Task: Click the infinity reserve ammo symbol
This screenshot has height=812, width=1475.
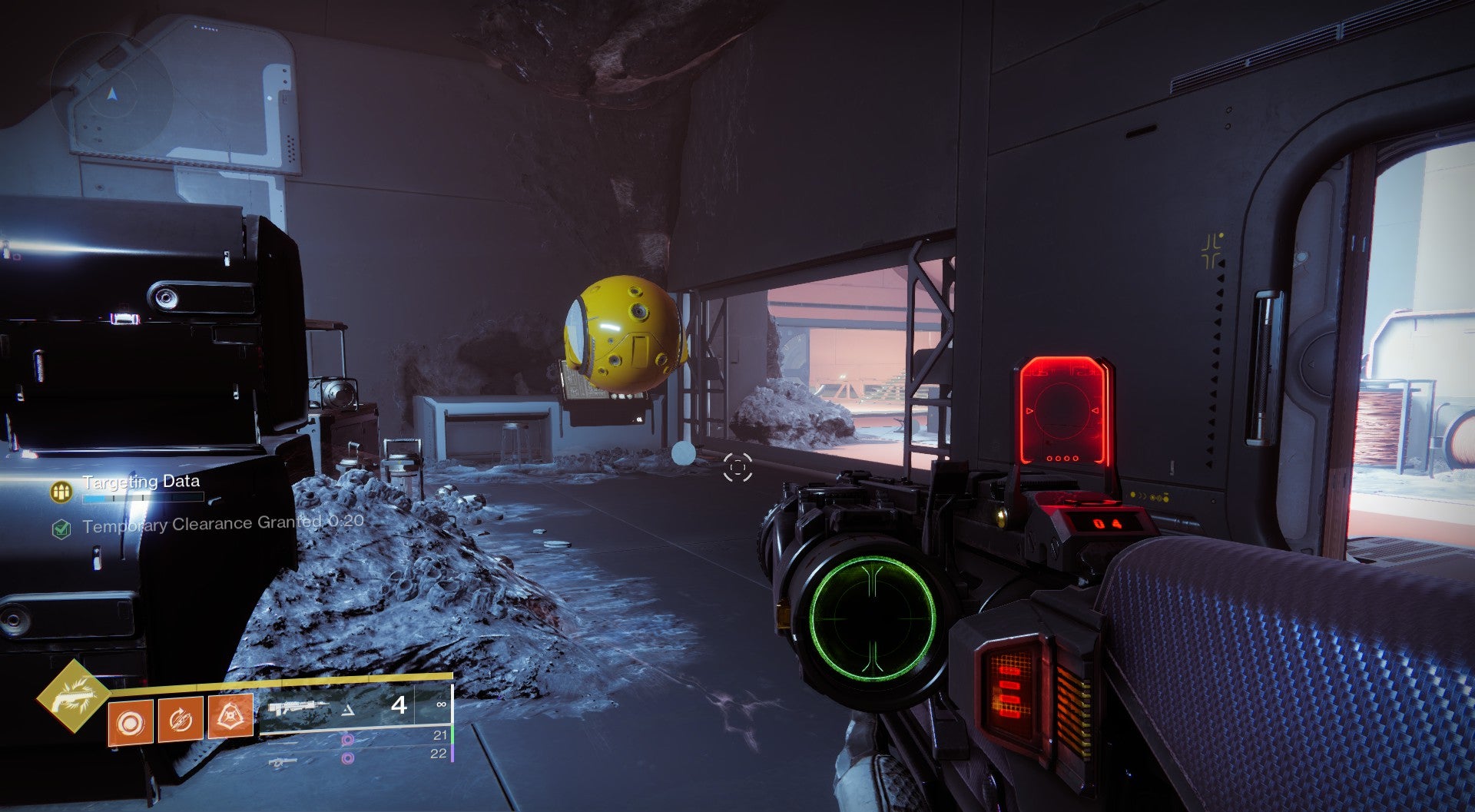Action: (x=442, y=704)
